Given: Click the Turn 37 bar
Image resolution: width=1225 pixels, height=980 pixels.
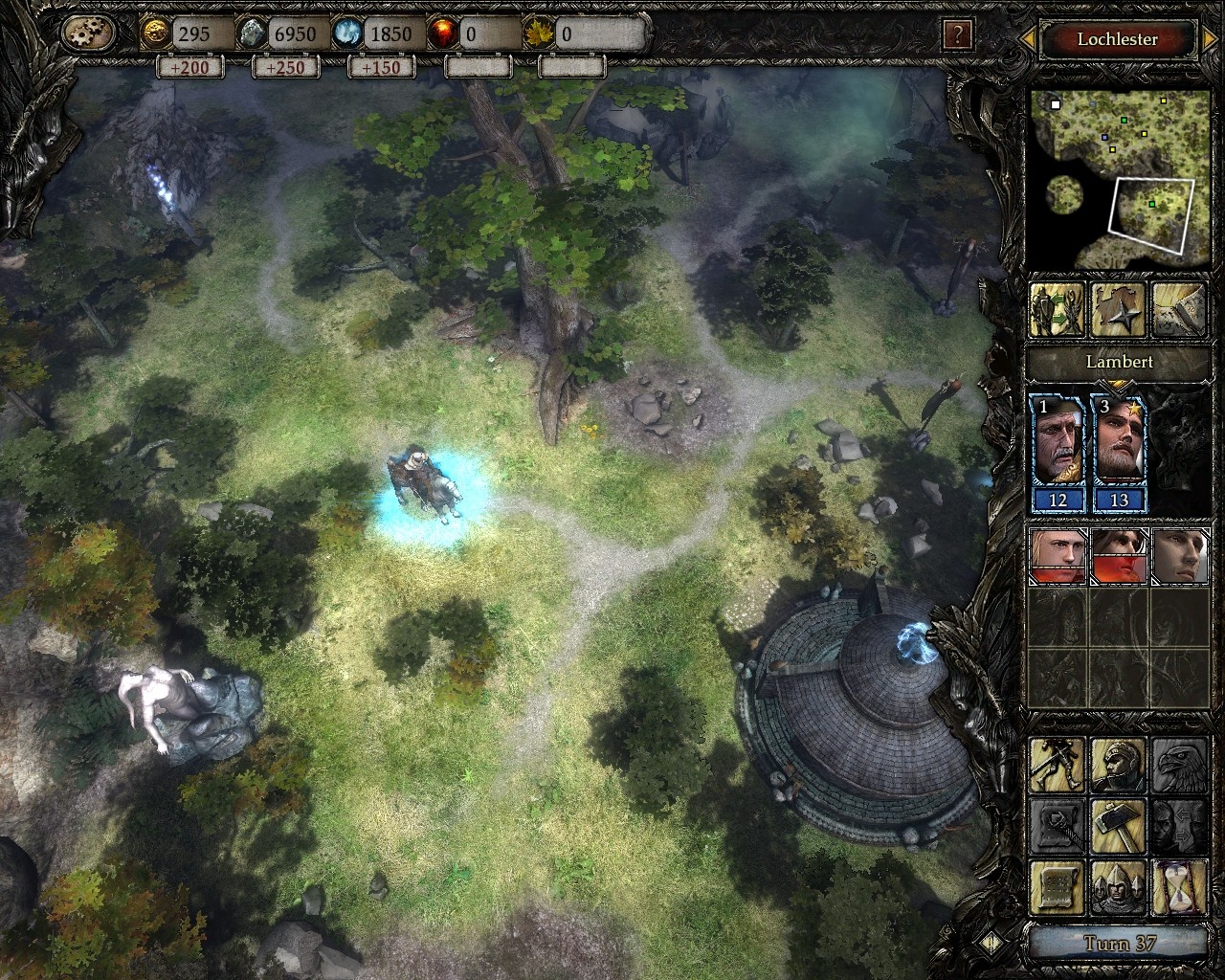Looking at the screenshot, I should pos(1119,943).
